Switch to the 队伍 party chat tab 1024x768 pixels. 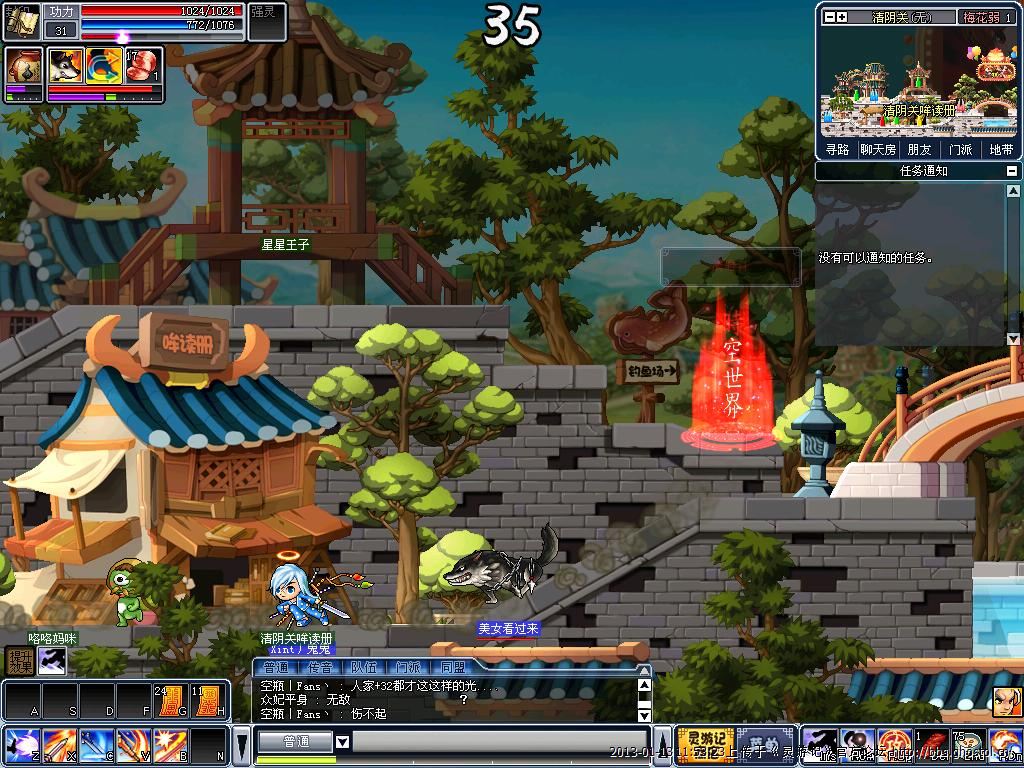pyautogui.click(x=364, y=667)
